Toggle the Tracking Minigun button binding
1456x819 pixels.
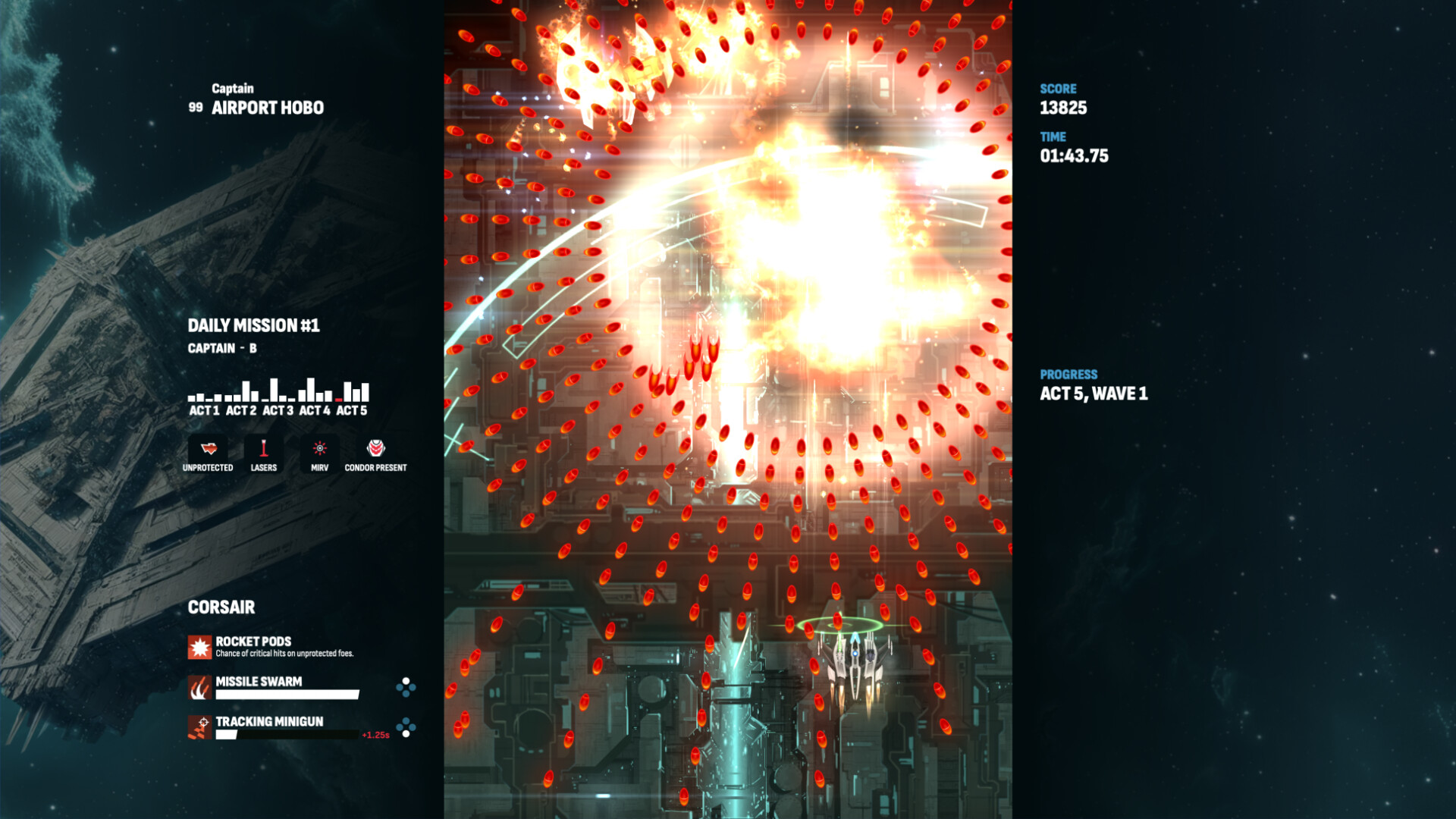[404, 728]
